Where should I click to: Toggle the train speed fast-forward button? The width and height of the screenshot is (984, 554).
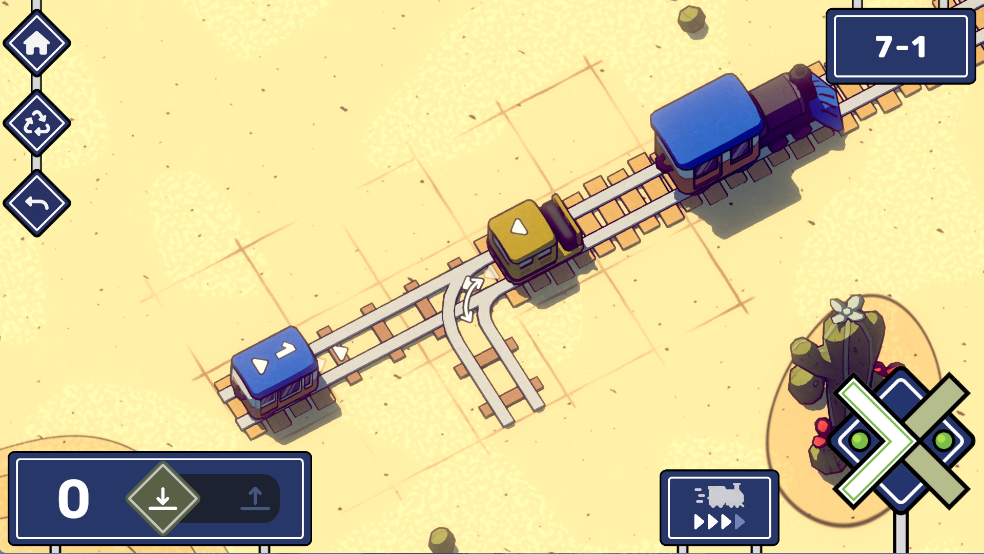coord(719,507)
